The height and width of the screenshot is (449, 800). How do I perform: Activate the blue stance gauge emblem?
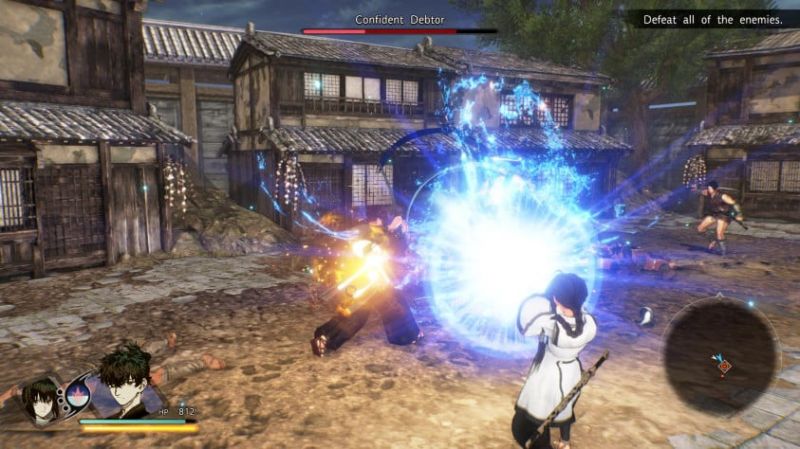77,393
